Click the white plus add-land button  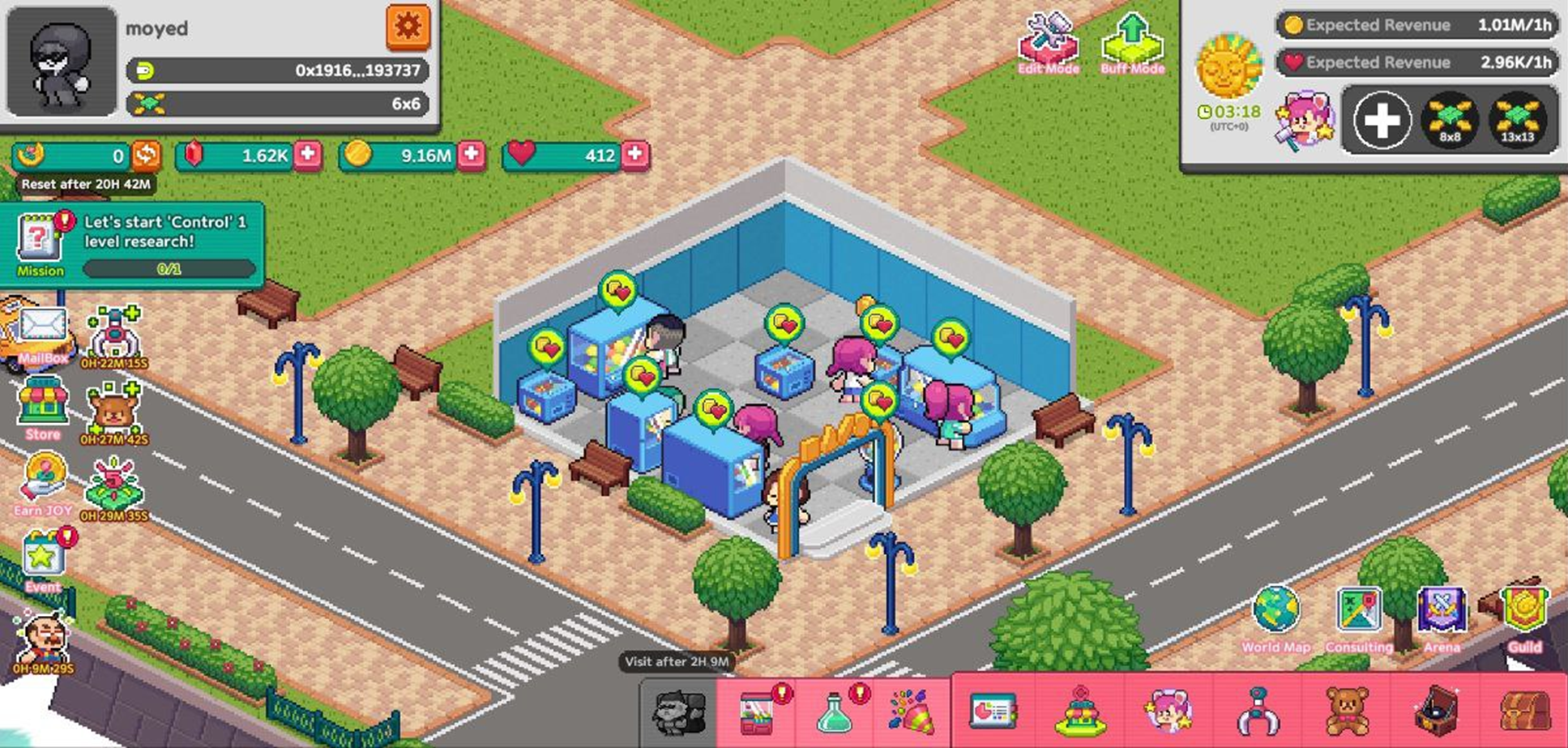[x=1382, y=121]
